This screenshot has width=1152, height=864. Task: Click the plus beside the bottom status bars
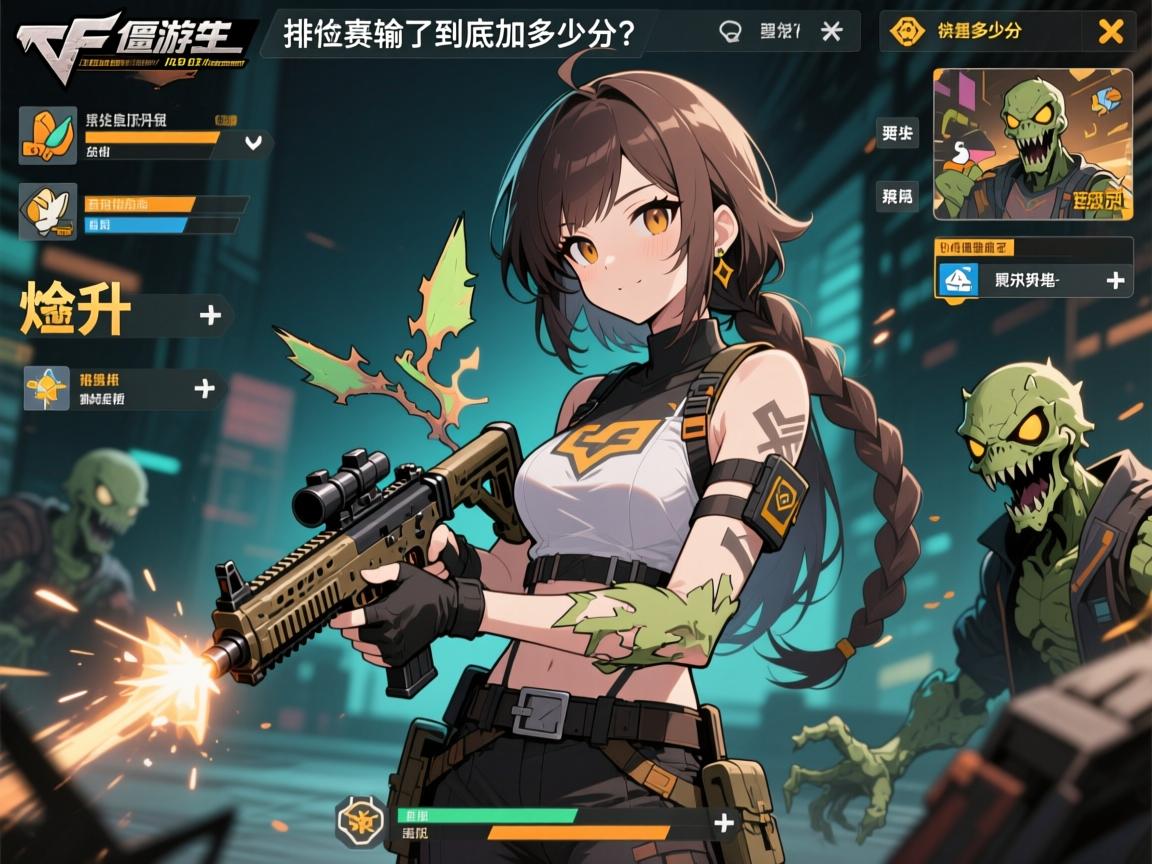point(724,822)
